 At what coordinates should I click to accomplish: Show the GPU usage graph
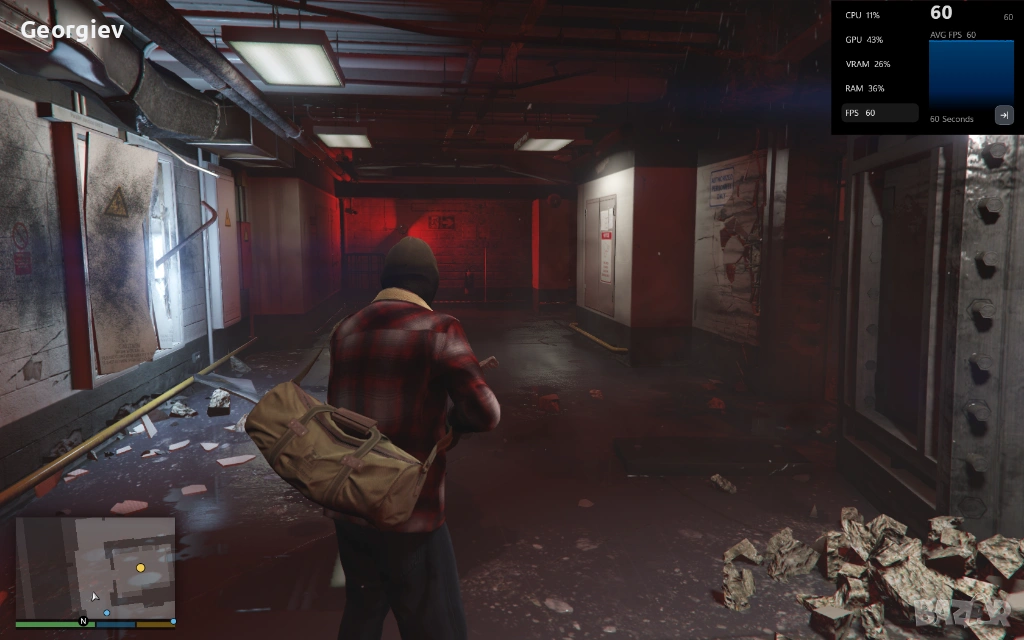[863, 40]
